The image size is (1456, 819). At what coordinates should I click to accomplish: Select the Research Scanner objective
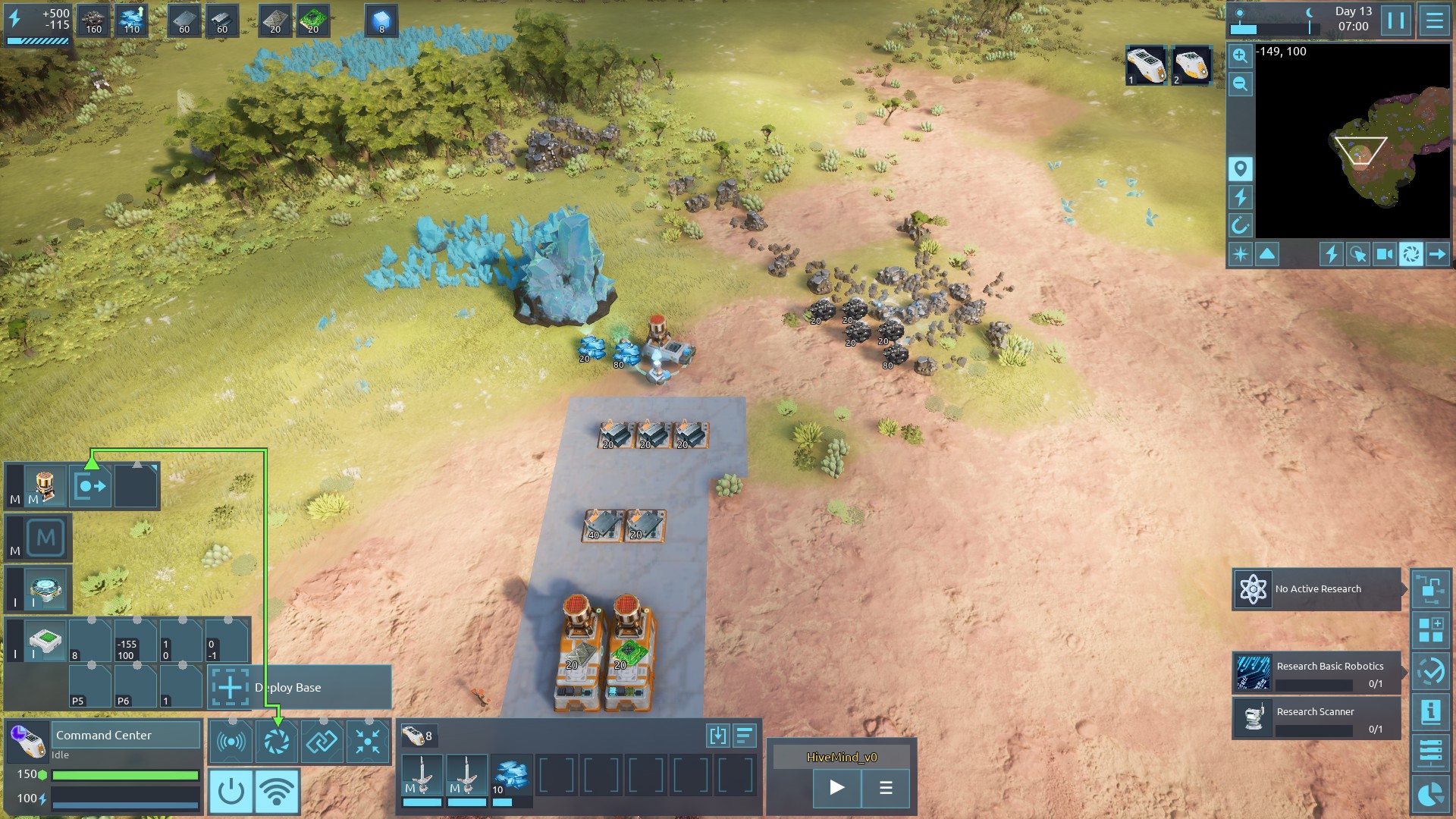(1316, 718)
